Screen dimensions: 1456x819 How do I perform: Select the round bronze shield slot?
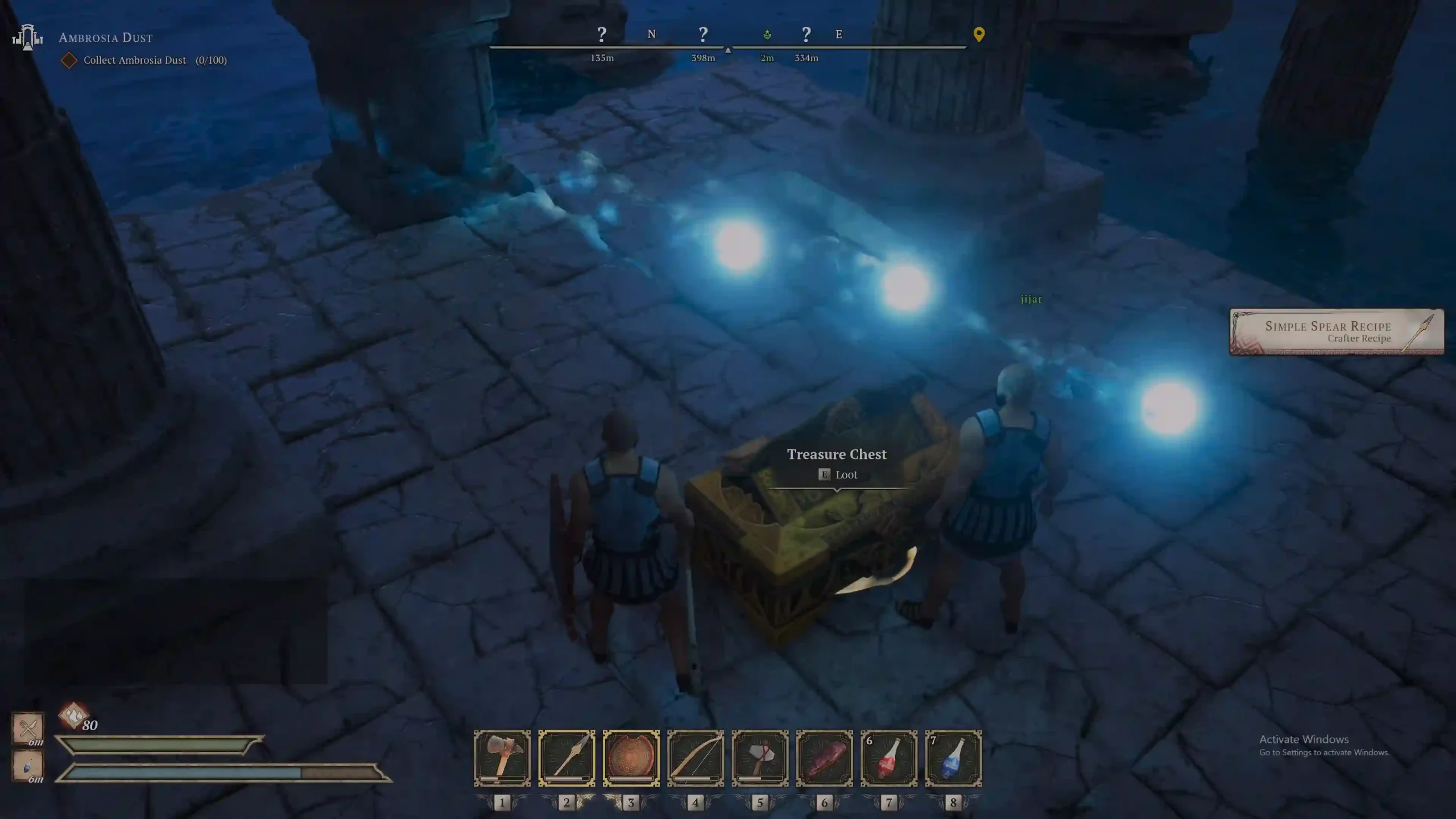[631, 758]
